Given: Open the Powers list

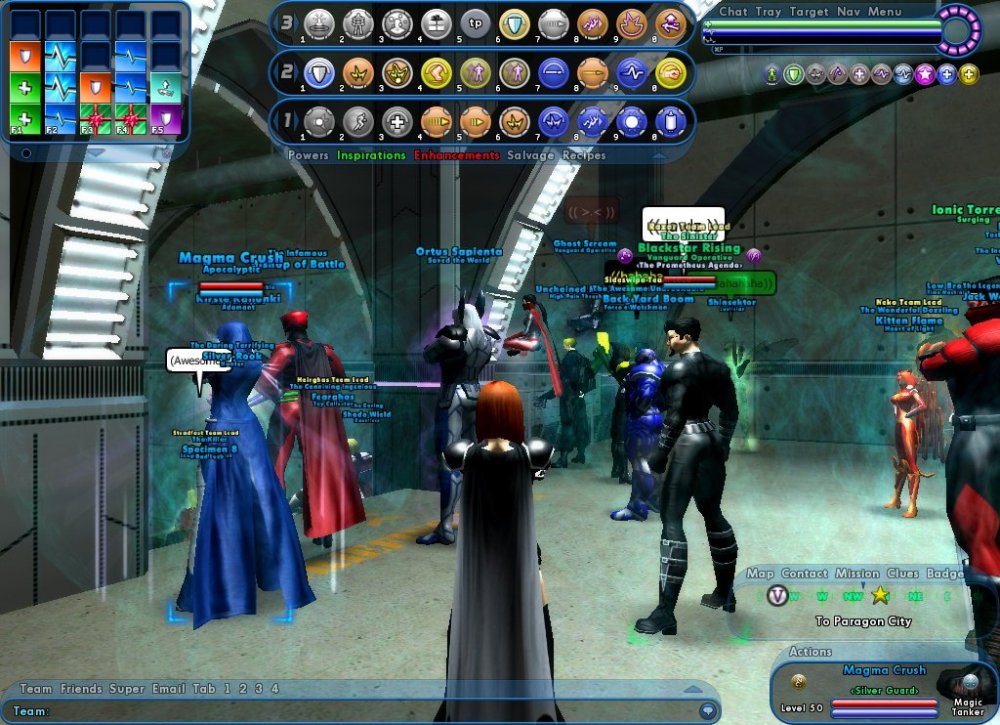Looking at the screenshot, I should tap(307, 155).
